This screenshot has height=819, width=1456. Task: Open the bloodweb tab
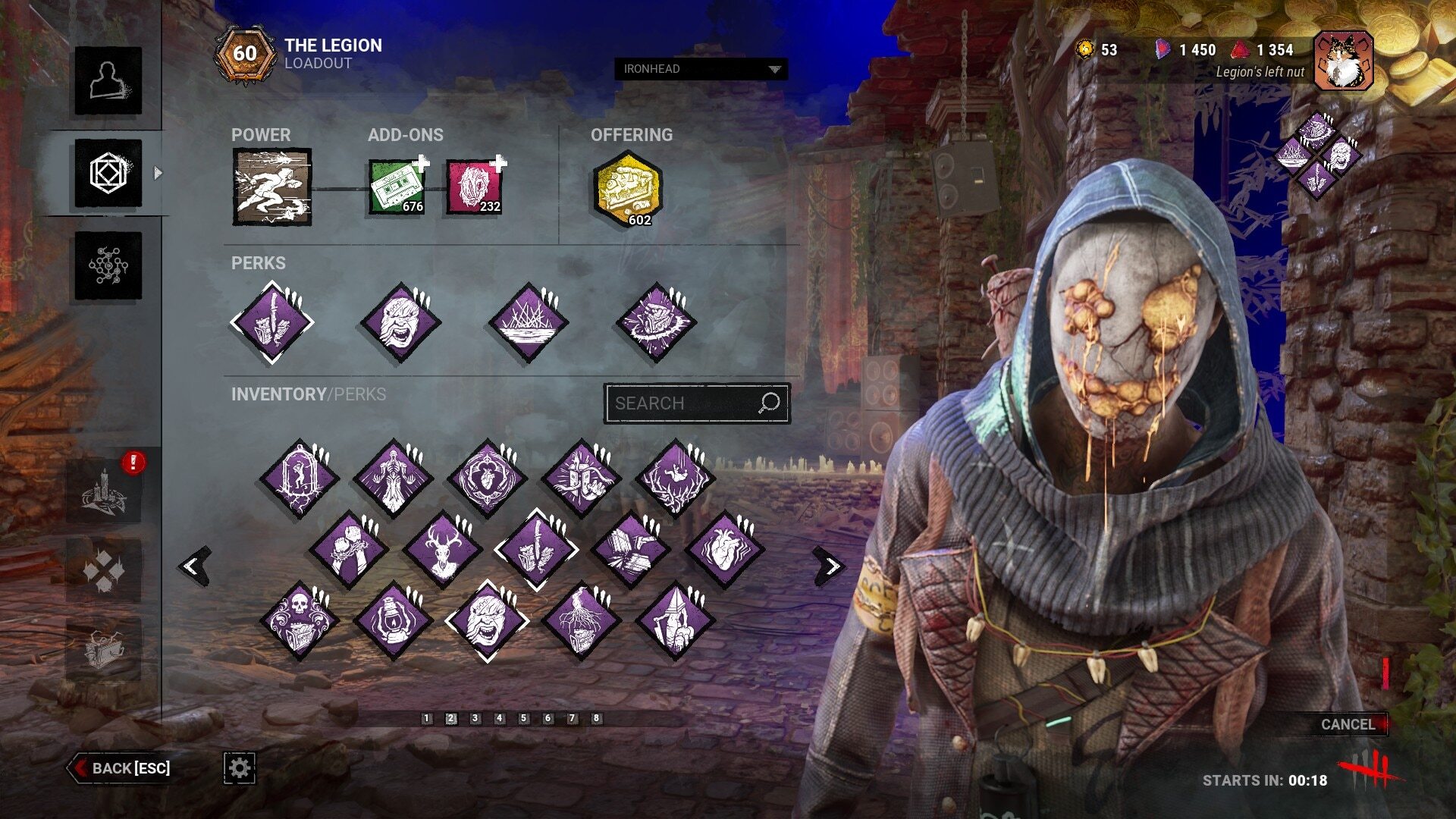(x=108, y=265)
